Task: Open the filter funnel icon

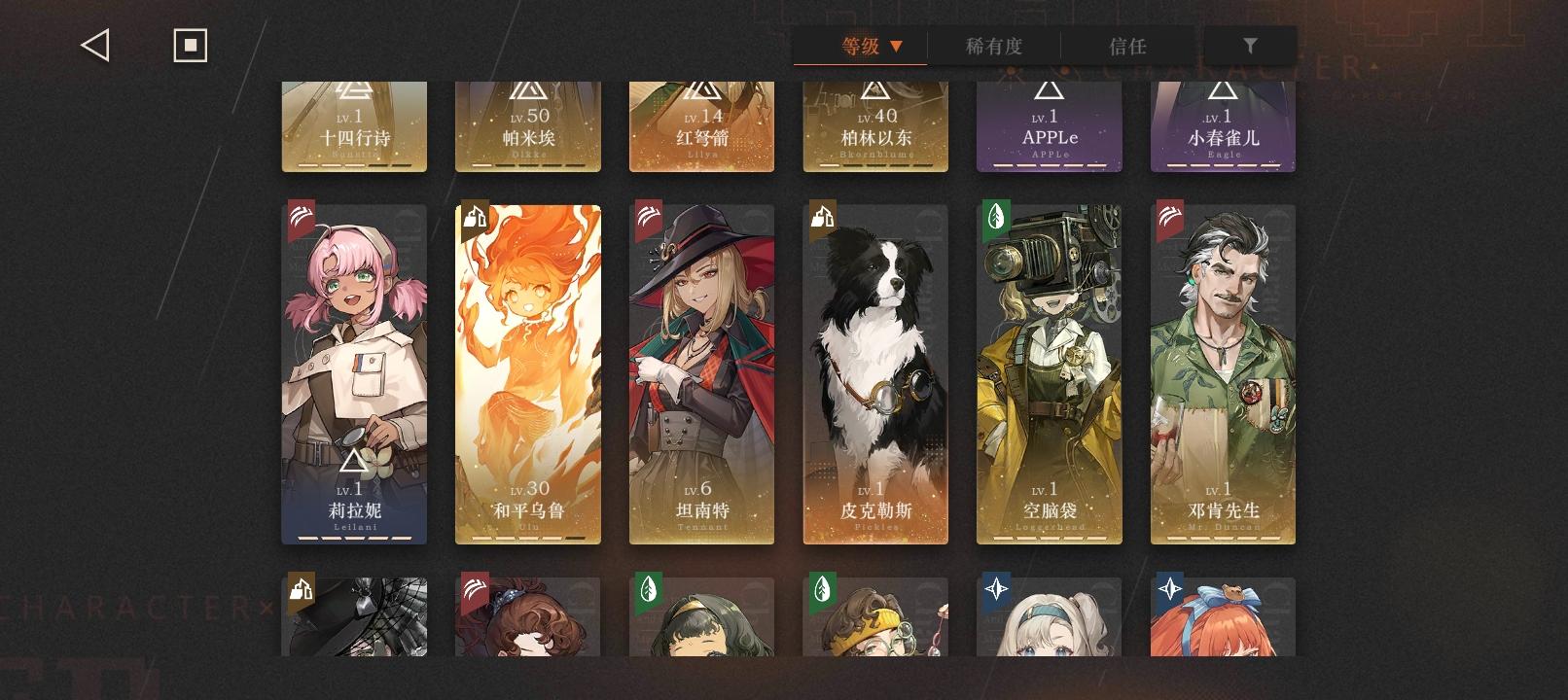Action: pyautogui.click(x=1251, y=45)
